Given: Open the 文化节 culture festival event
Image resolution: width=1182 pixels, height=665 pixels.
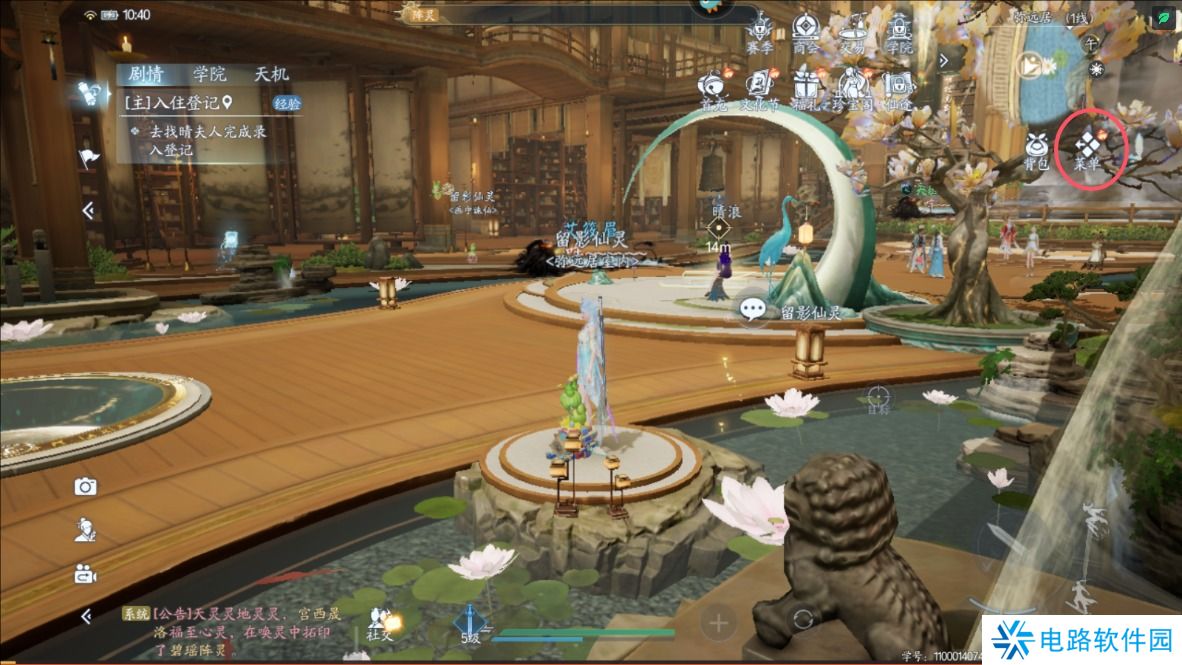Looking at the screenshot, I should click(x=759, y=87).
